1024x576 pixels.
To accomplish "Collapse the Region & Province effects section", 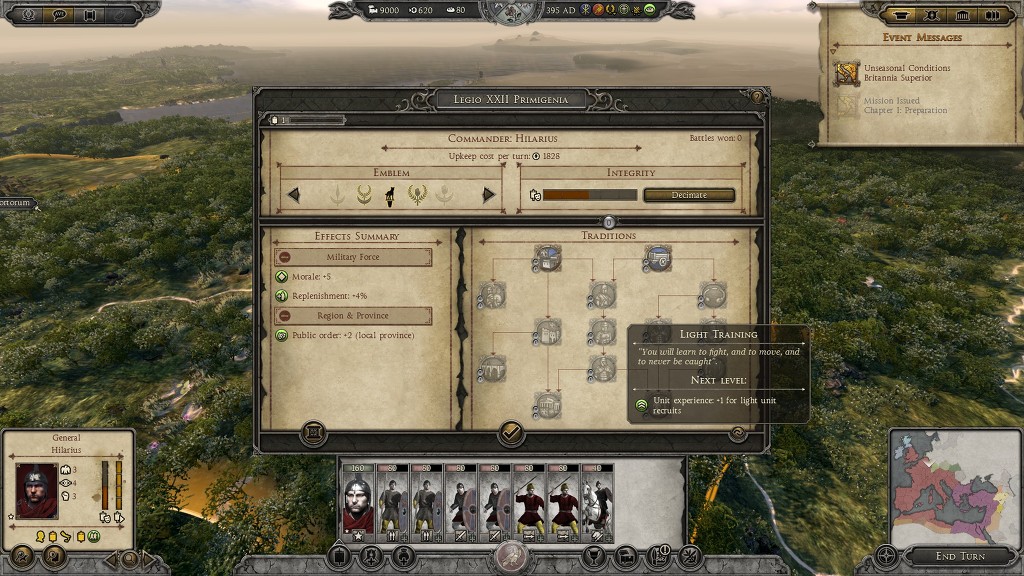I will 285,316.
